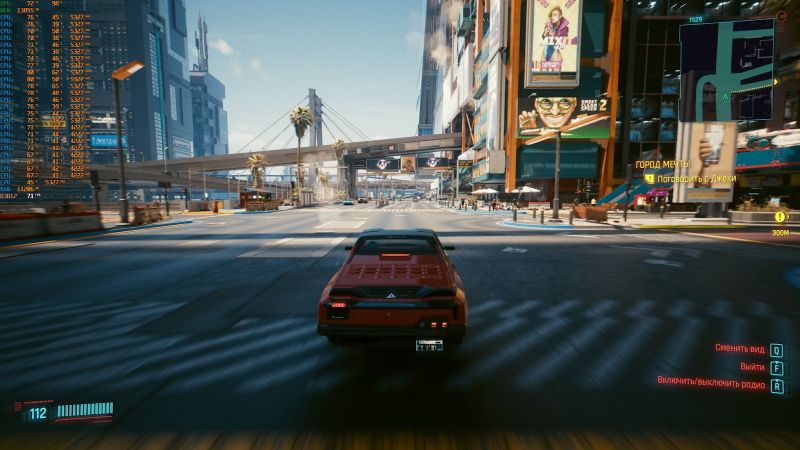Select the "Поговорить с Джеки" objective

point(698,178)
